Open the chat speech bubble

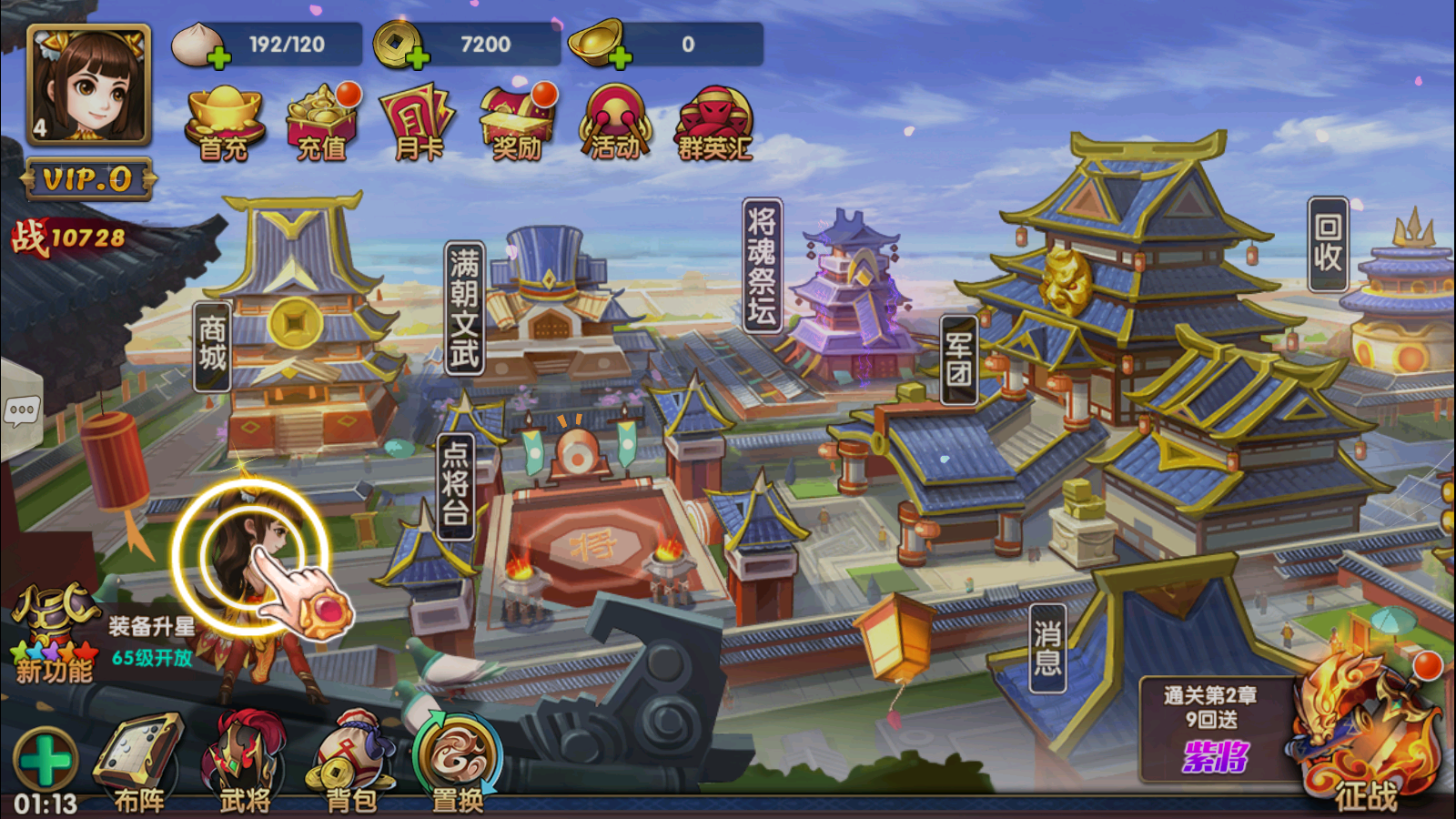[x=22, y=411]
